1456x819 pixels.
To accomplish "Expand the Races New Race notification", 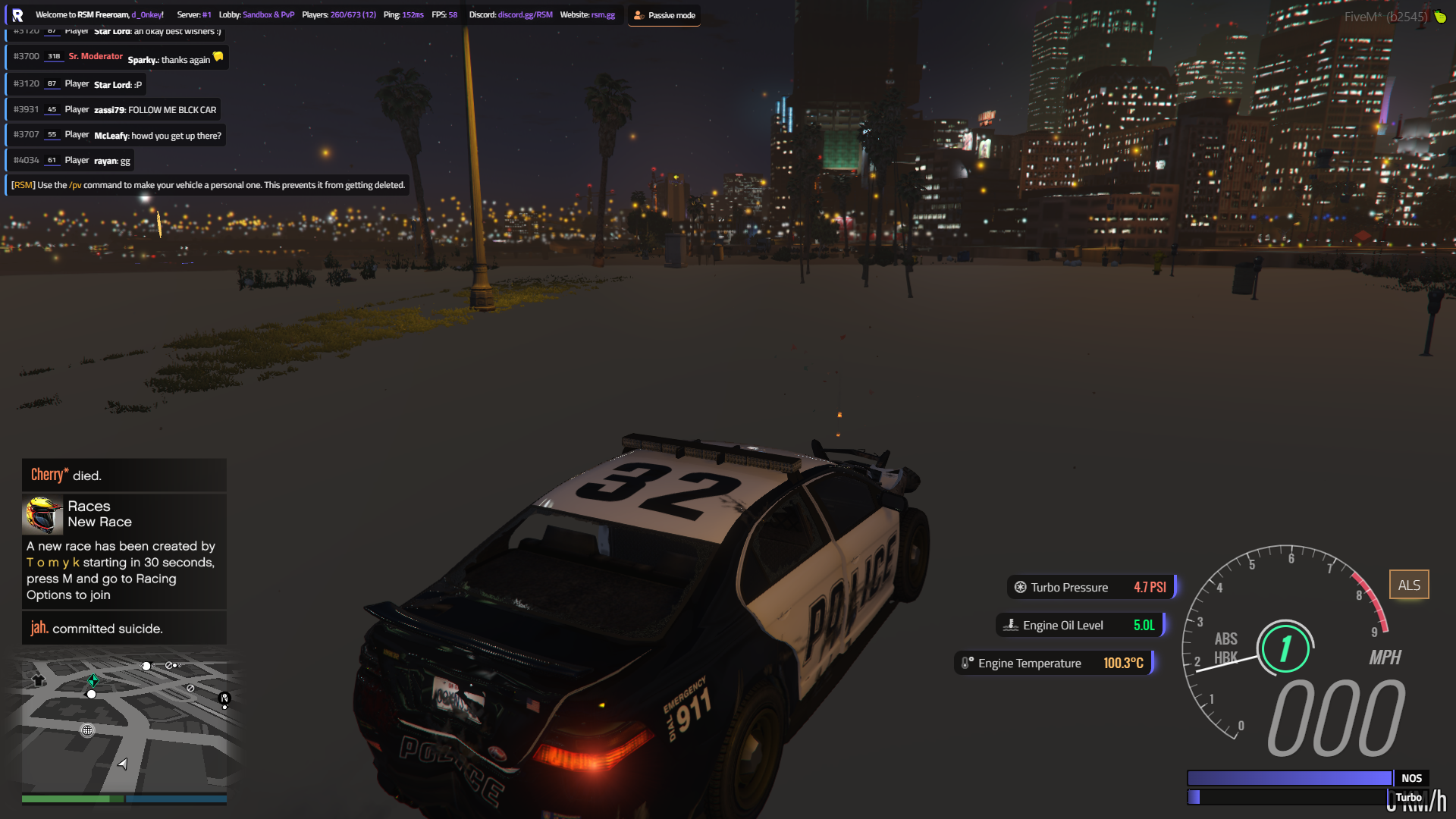I will 99,513.
